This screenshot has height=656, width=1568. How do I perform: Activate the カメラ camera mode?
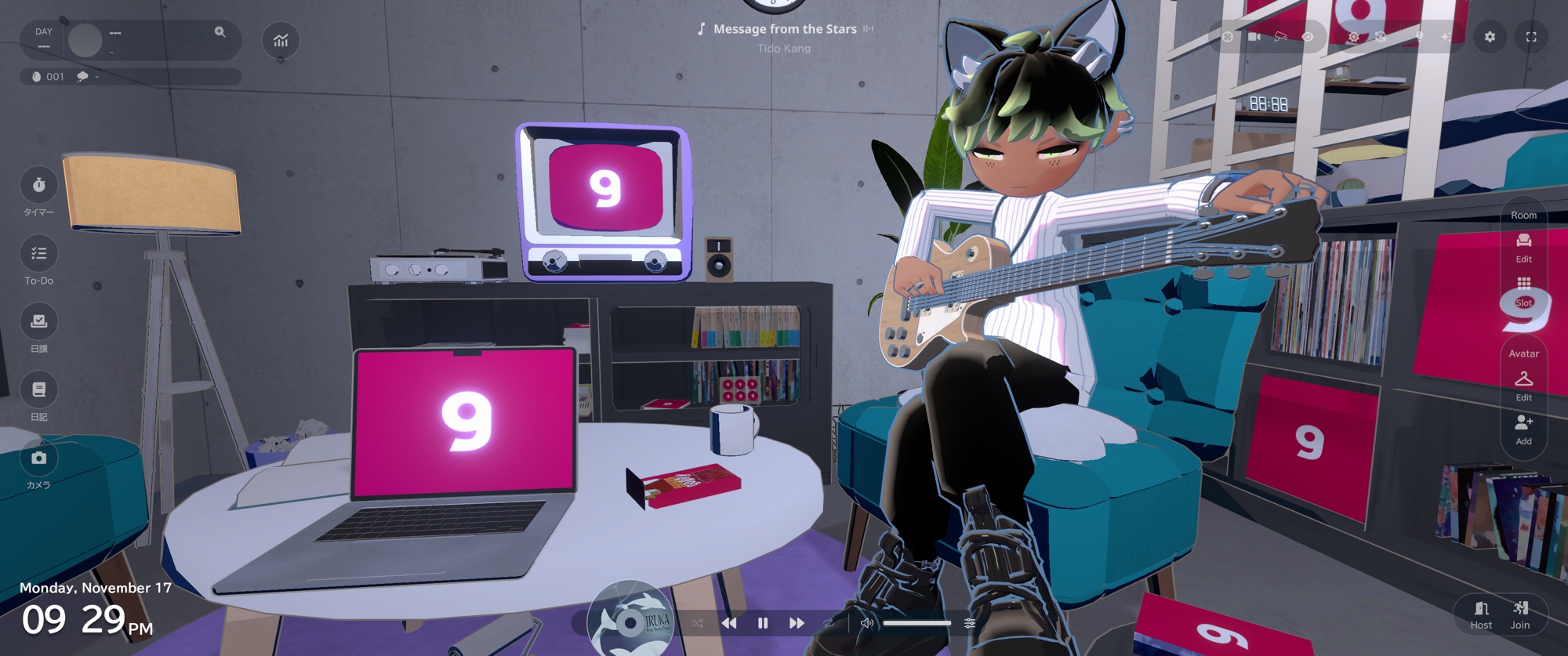[38, 458]
